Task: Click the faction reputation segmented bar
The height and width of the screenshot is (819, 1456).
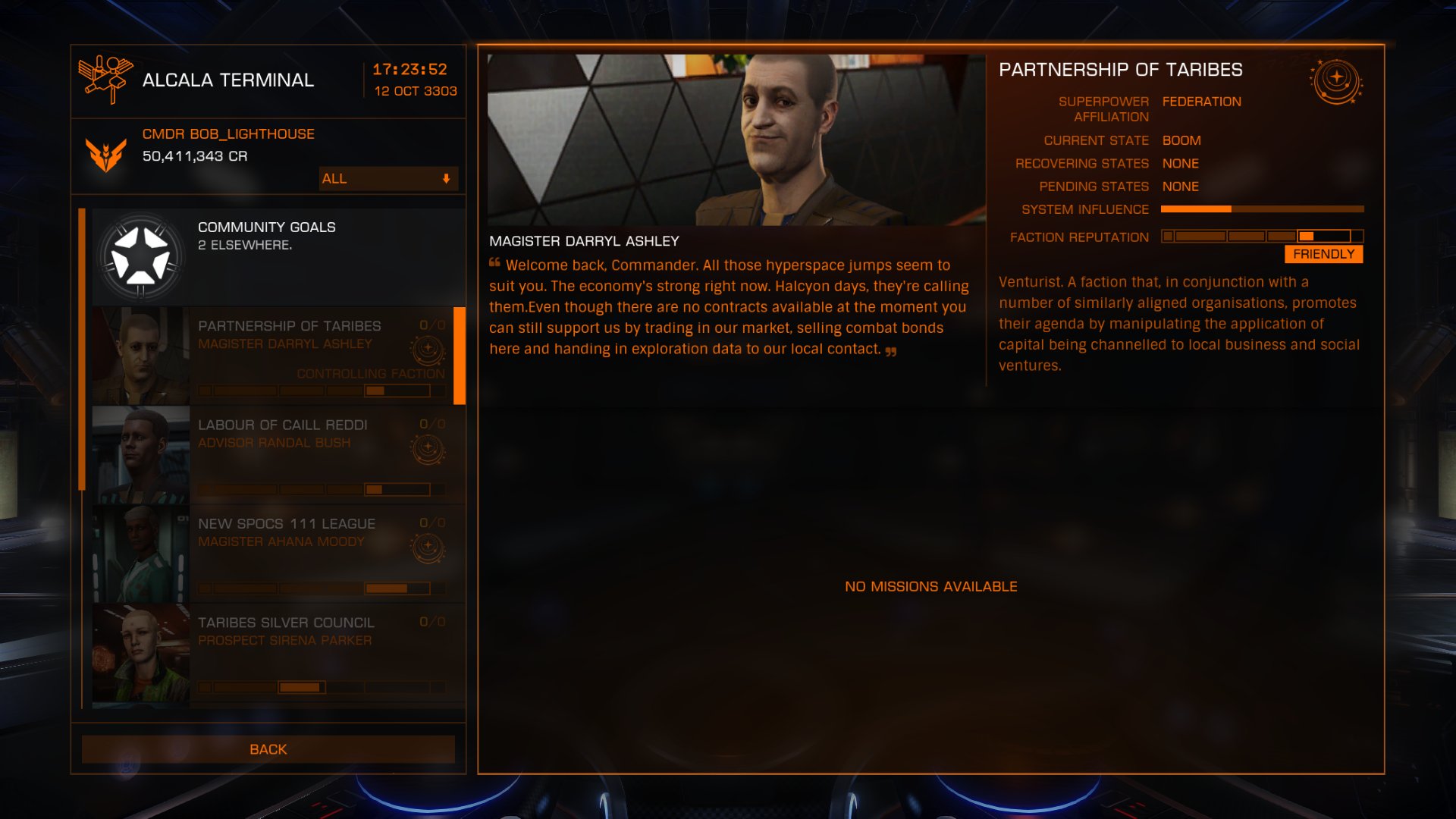Action: pos(1261,236)
